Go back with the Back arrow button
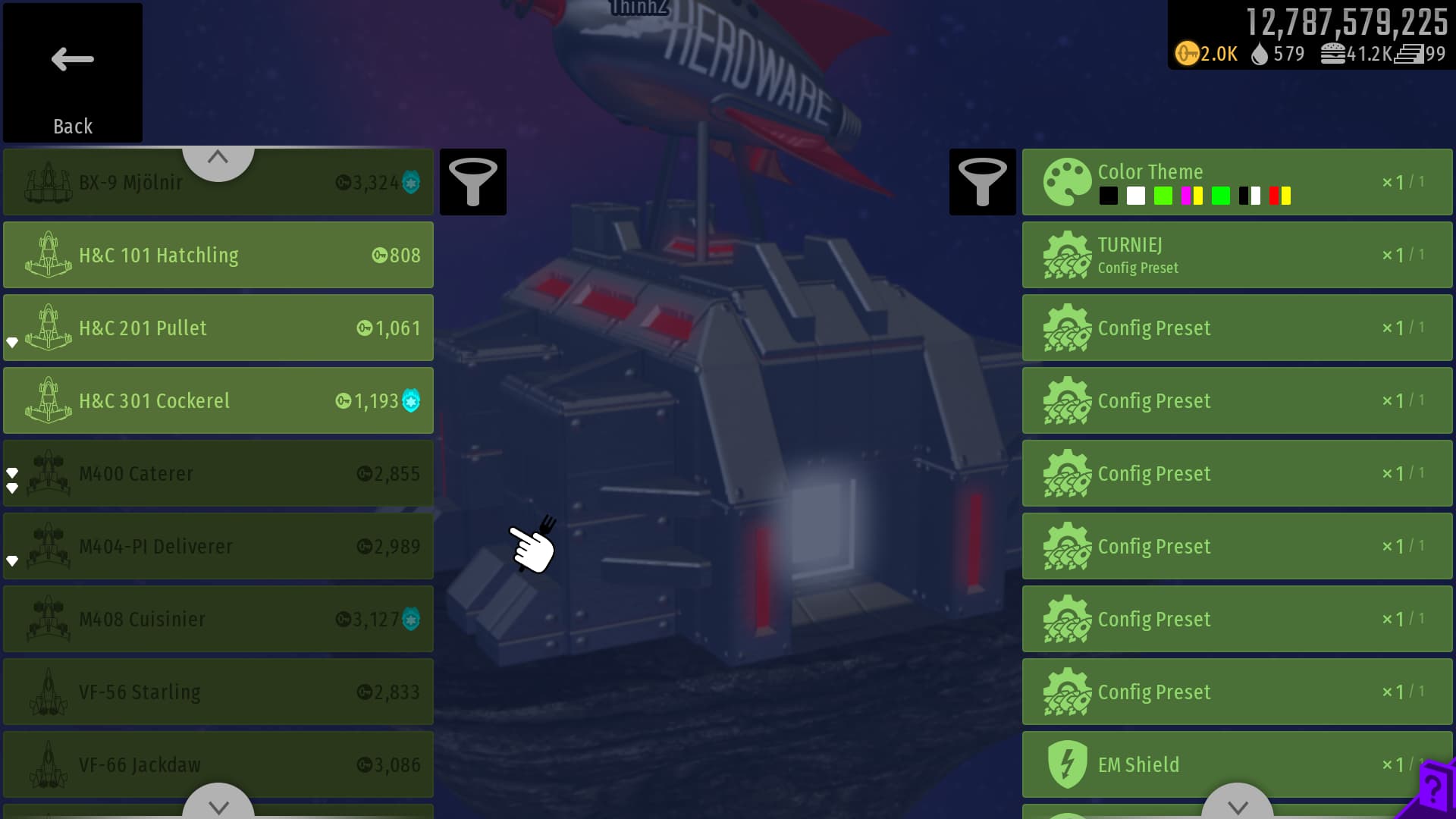This screenshot has width=1456, height=819. [x=73, y=73]
